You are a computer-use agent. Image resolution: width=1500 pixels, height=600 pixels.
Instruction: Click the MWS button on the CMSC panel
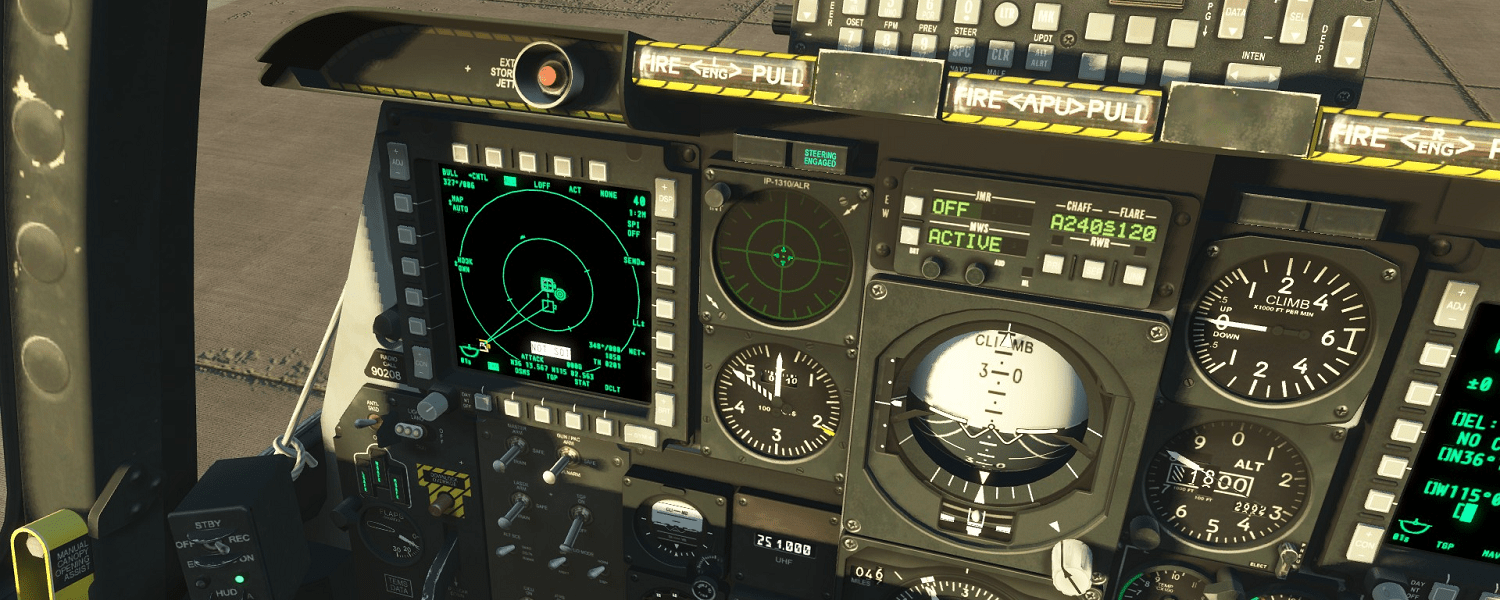[912, 236]
